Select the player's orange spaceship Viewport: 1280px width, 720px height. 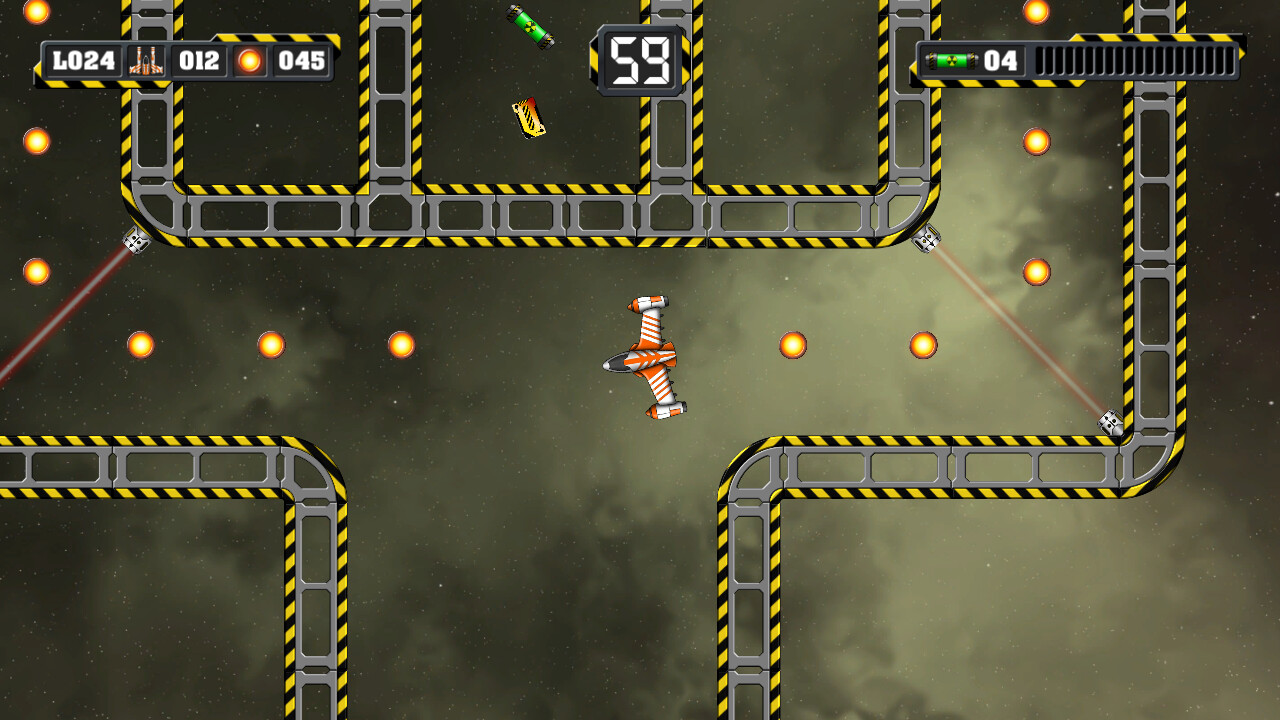(x=650, y=360)
